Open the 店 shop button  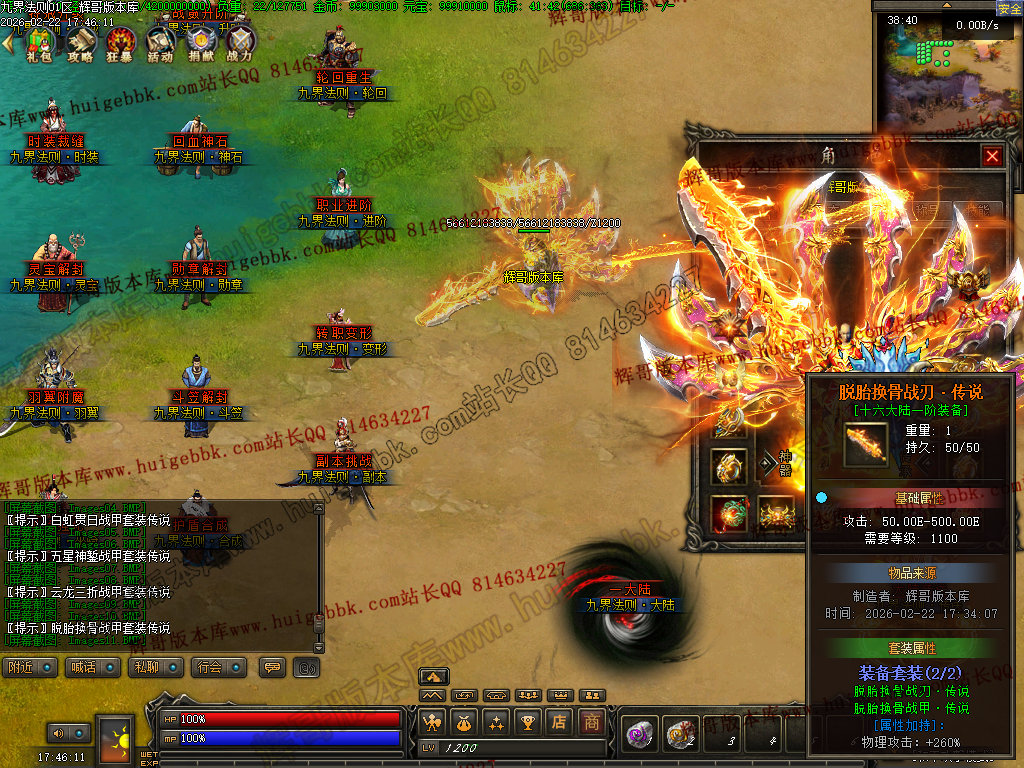click(560, 721)
